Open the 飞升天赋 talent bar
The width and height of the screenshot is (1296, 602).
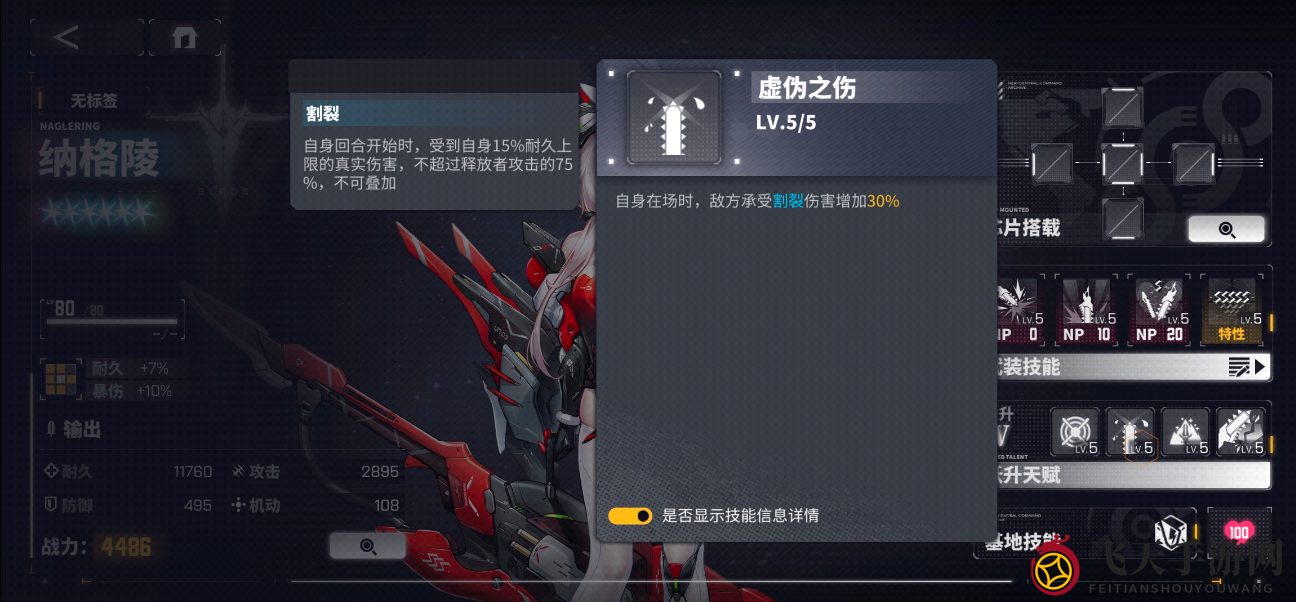1130,475
